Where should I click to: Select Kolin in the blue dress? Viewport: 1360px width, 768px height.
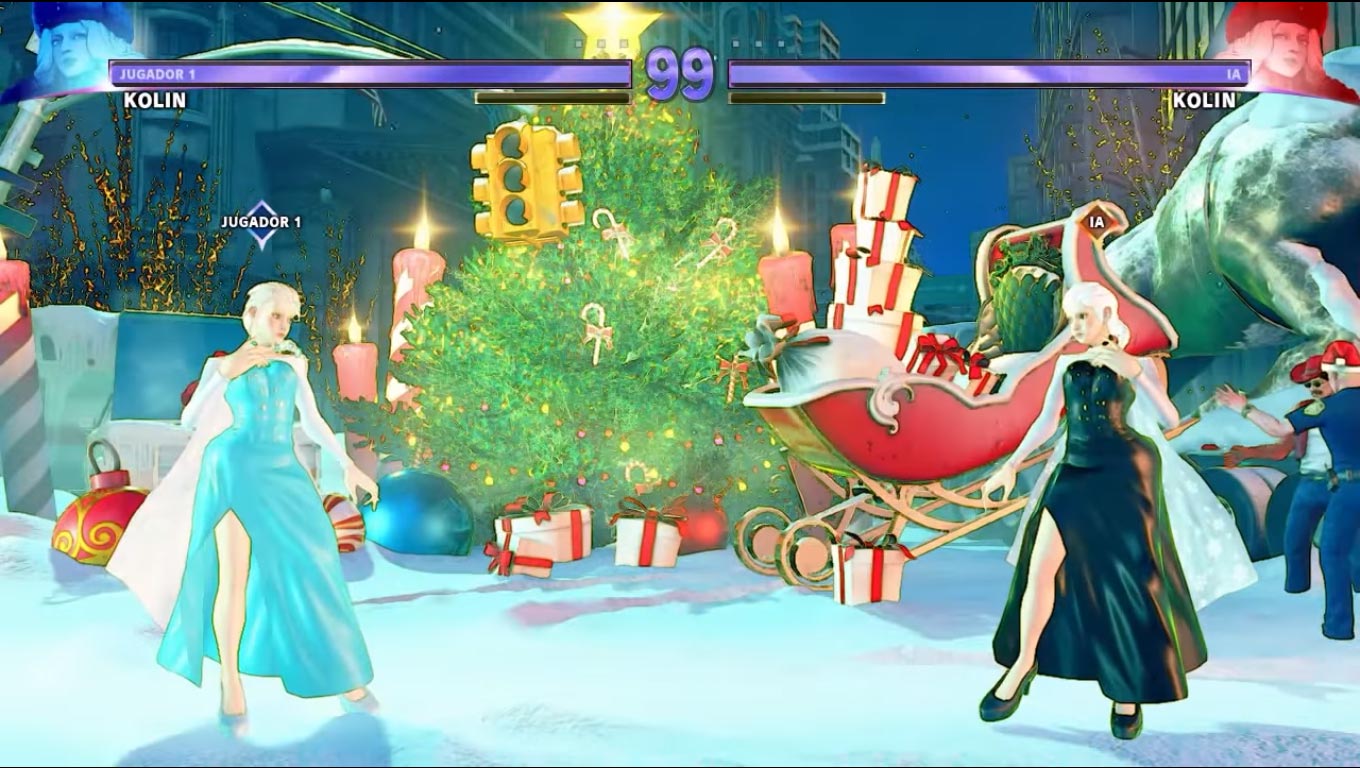pyautogui.click(x=255, y=480)
